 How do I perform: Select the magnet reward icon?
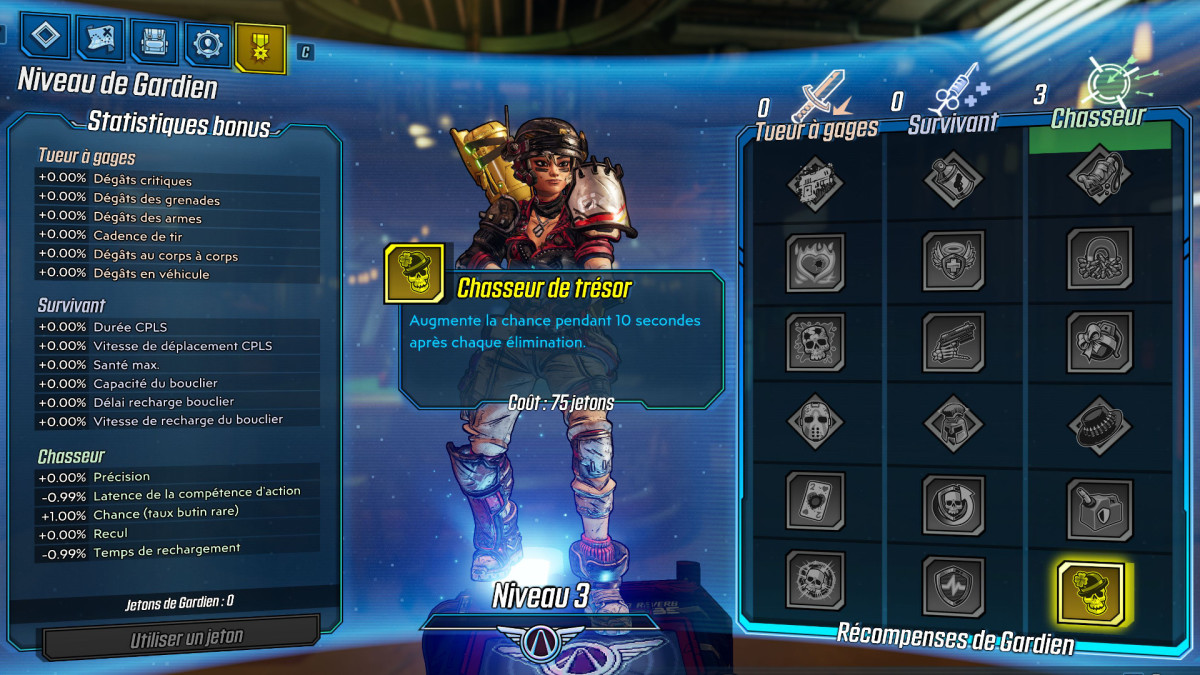1097,258
